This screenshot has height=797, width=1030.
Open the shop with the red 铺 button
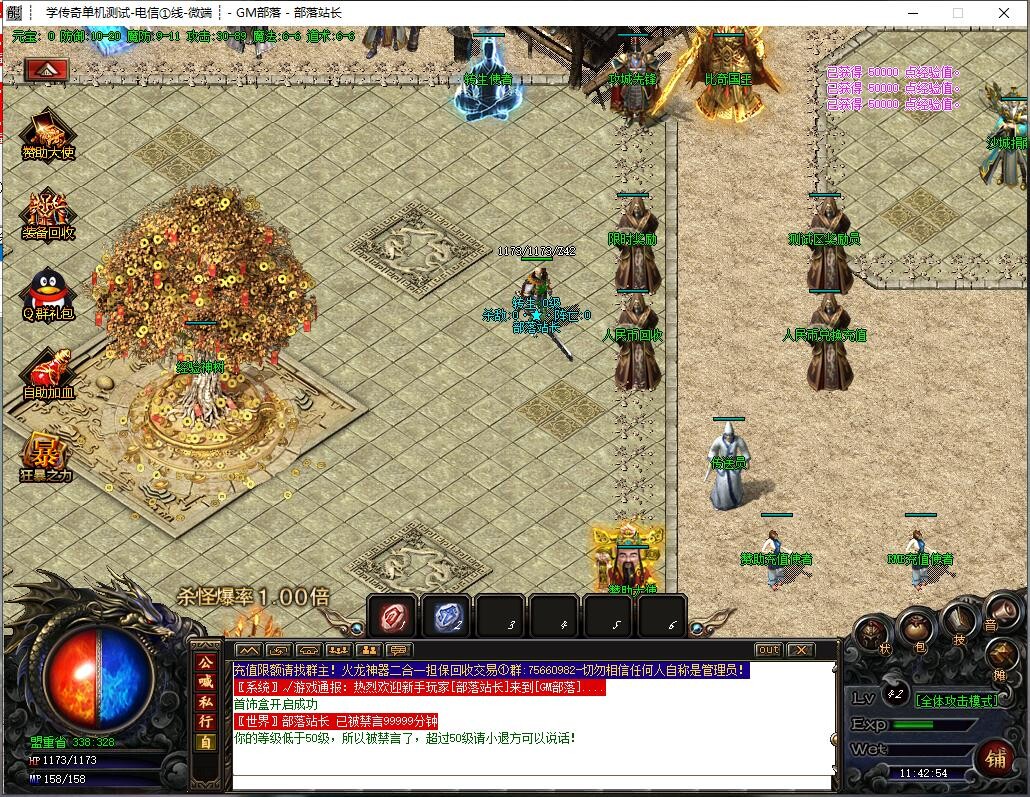[x=996, y=756]
